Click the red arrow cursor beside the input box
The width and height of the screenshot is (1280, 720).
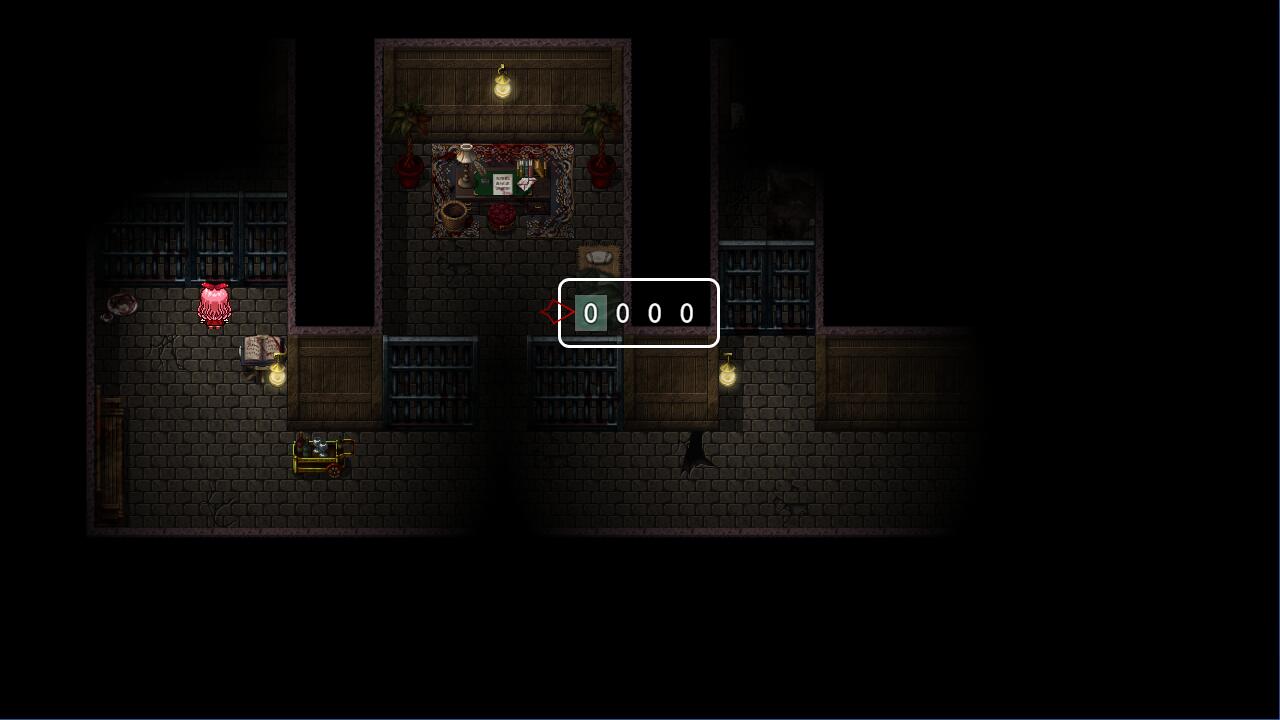[x=557, y=311]
